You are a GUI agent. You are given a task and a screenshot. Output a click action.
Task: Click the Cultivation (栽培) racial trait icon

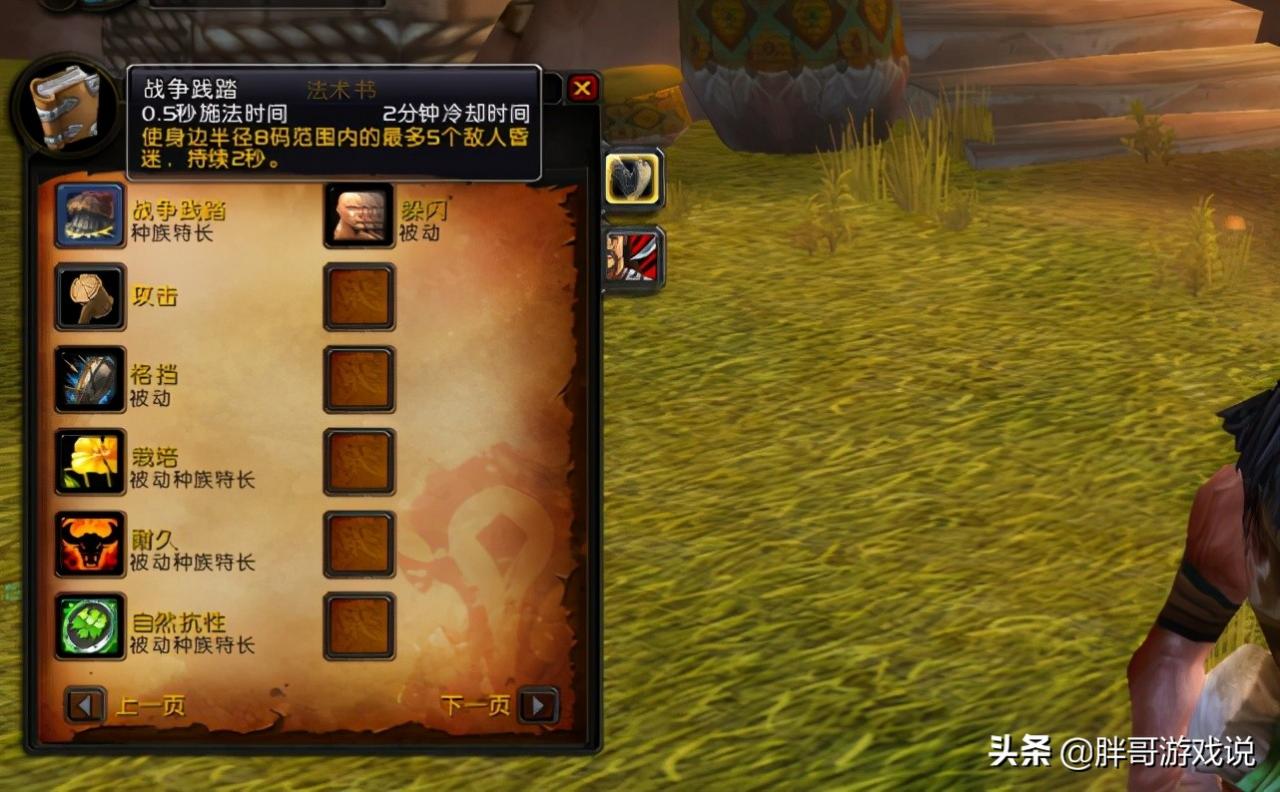[x=90, y=463]
